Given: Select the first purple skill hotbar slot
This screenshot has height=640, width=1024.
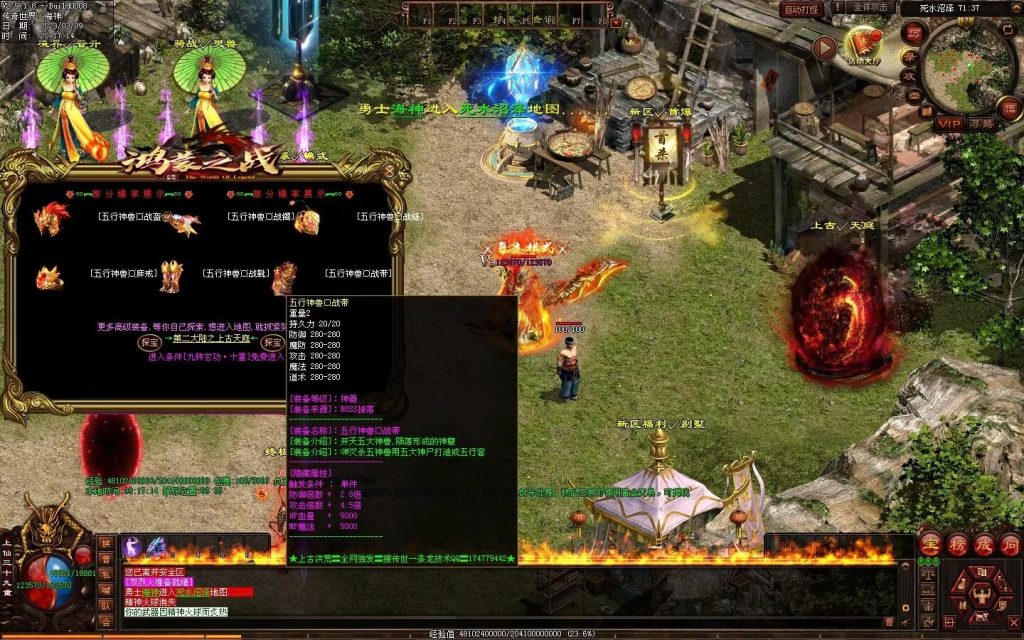Looking at the screenshot, I should pos(132,546).
